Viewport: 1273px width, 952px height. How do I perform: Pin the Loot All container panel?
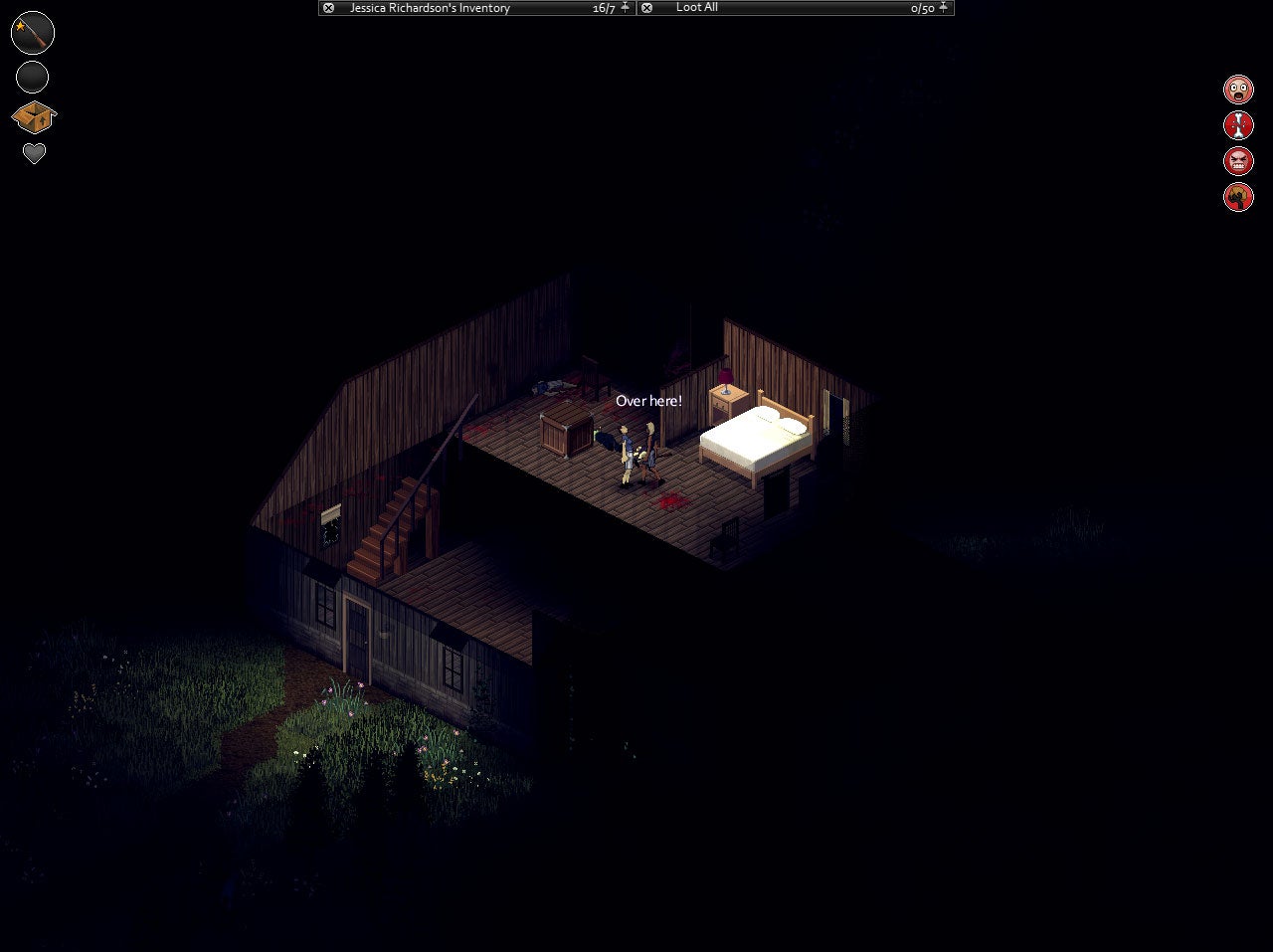click(x=942, y=8)
